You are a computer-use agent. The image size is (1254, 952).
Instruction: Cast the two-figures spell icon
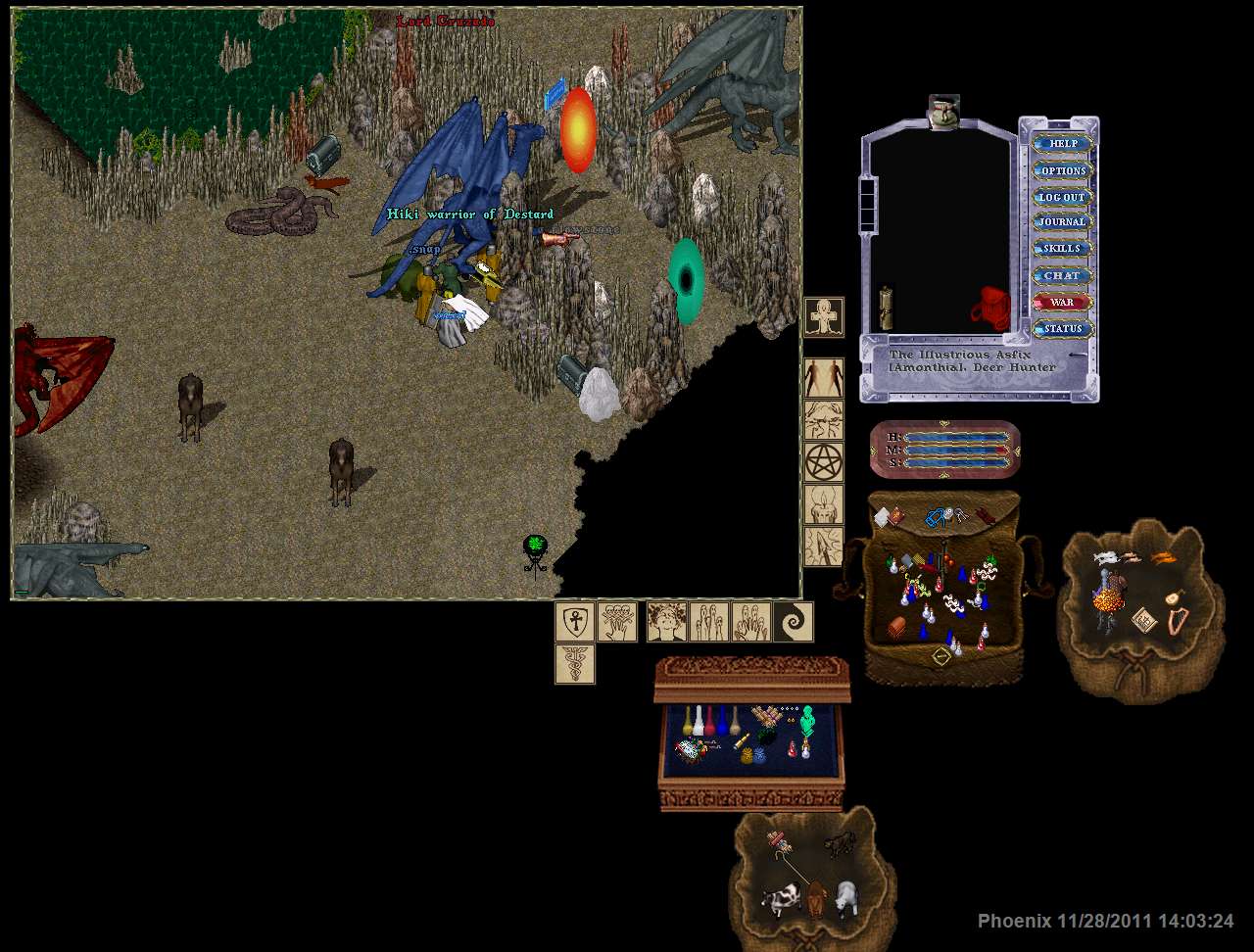pos(824,377)
